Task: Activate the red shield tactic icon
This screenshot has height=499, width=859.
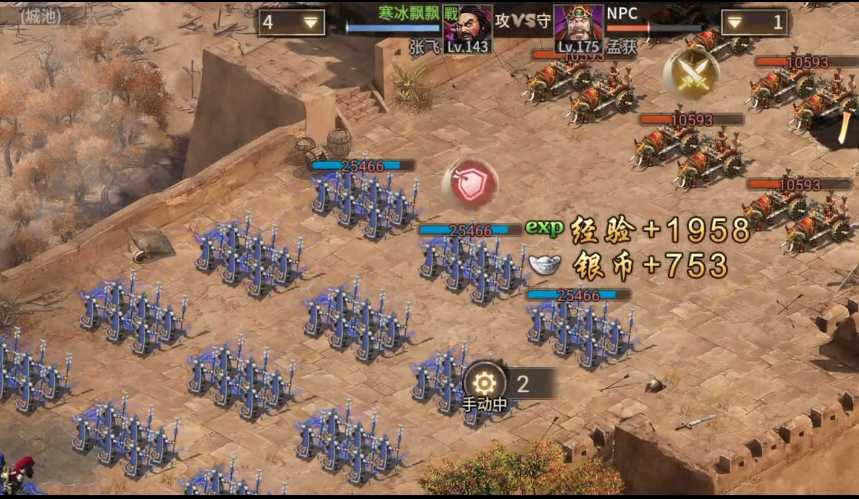Action: click(x=470, y=183)
